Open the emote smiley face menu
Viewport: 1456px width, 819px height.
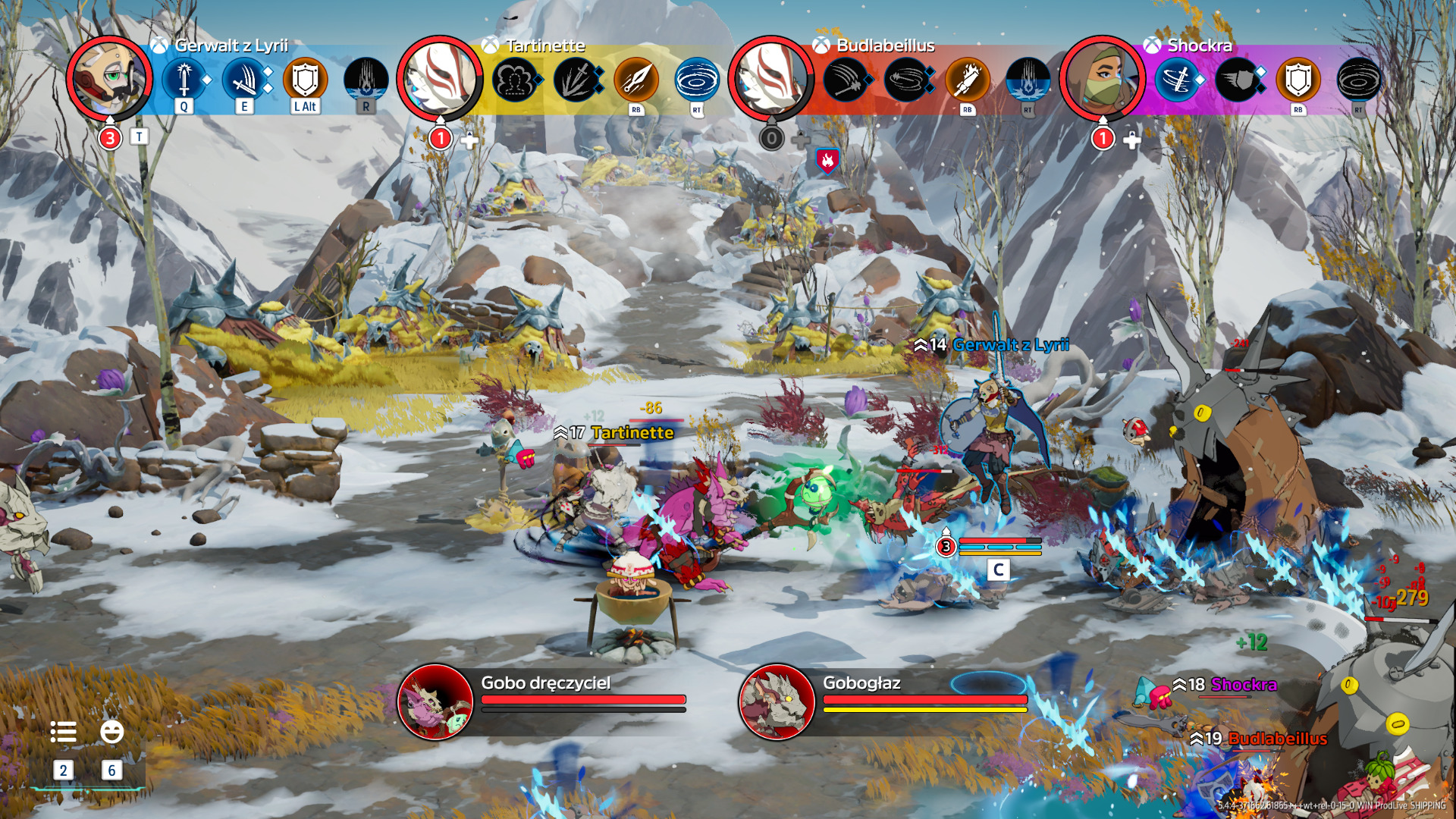pos(111,732)
